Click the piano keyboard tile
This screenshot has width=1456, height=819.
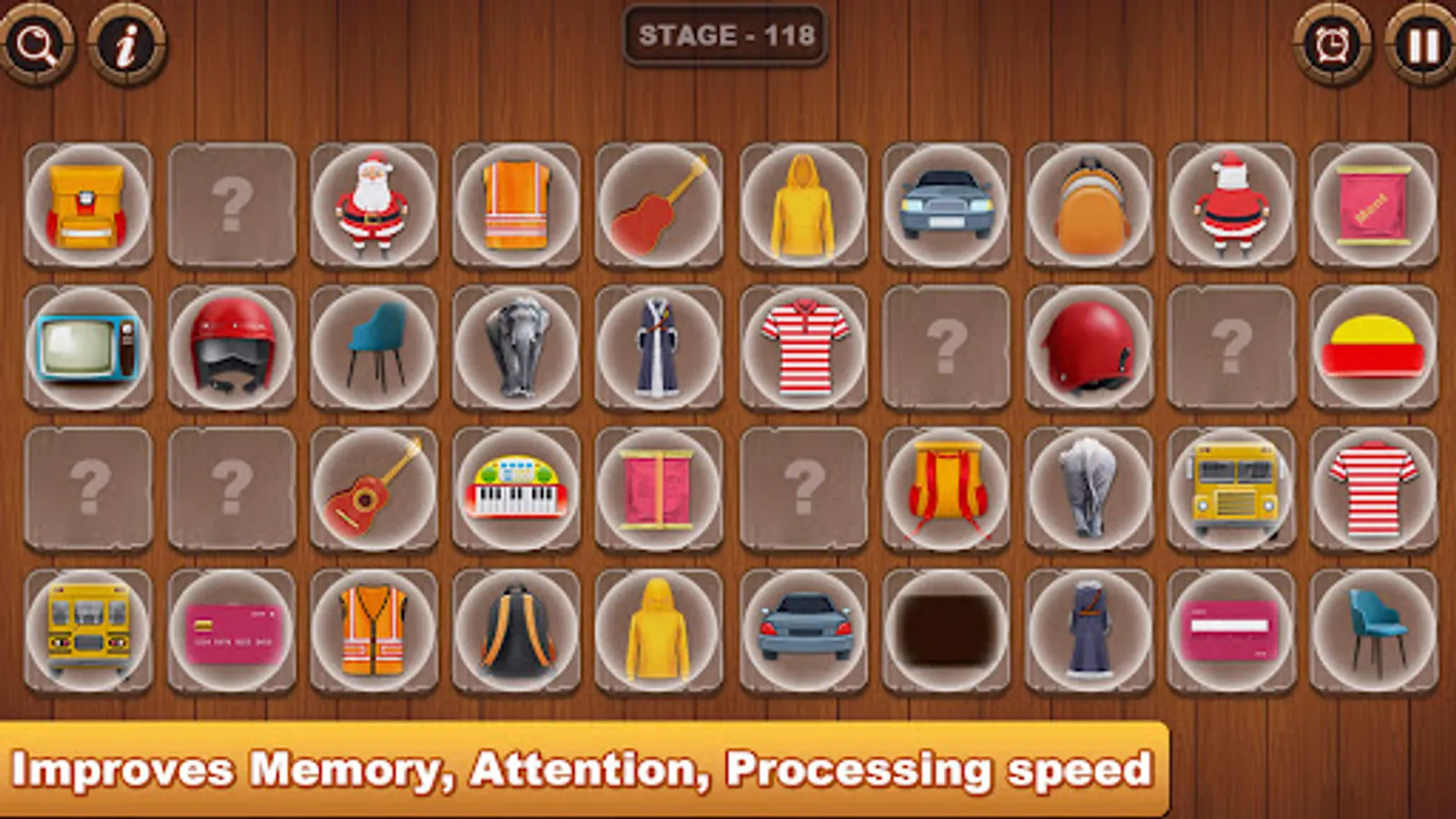[x=514, y=491]
